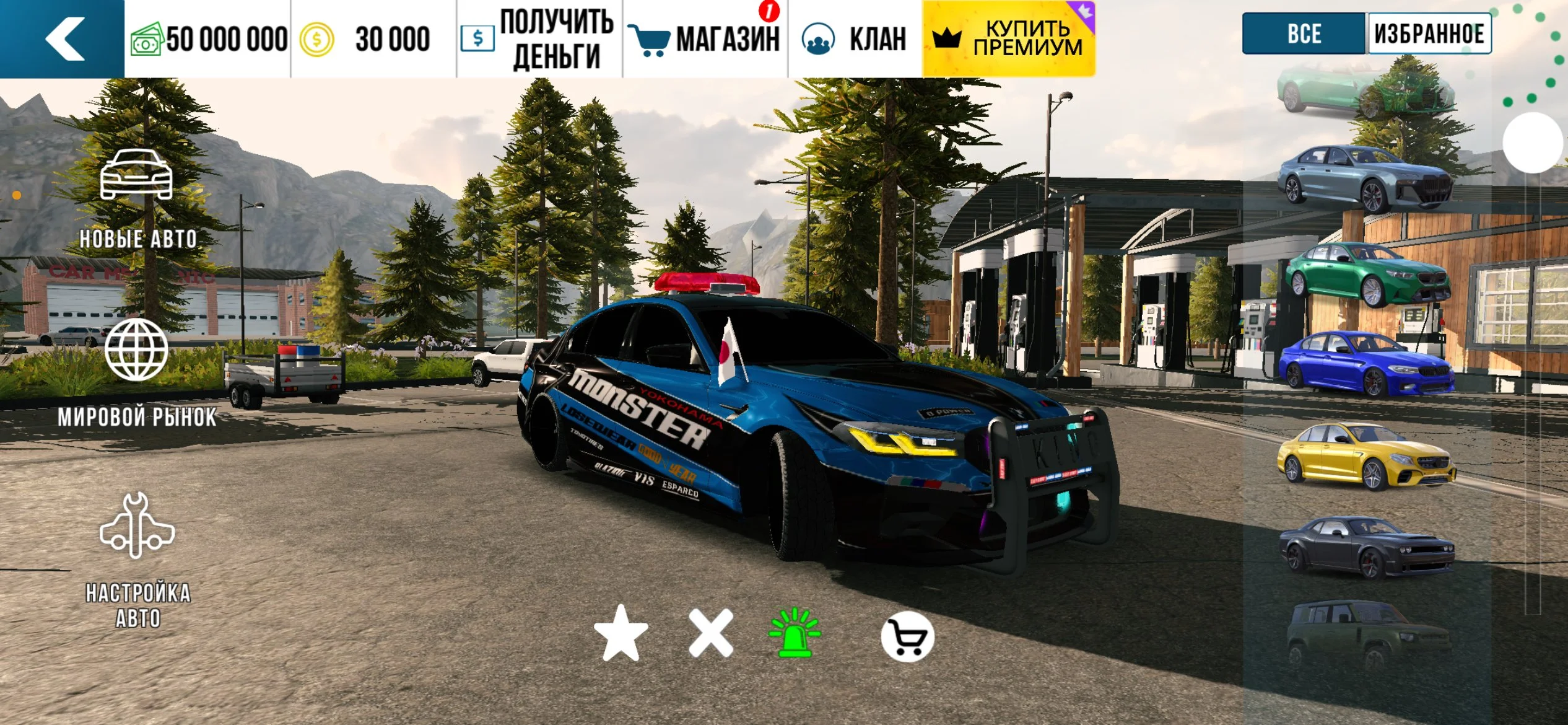
Task: Select the grey-blue sedan thumbnail
Action: (1365, 178)
